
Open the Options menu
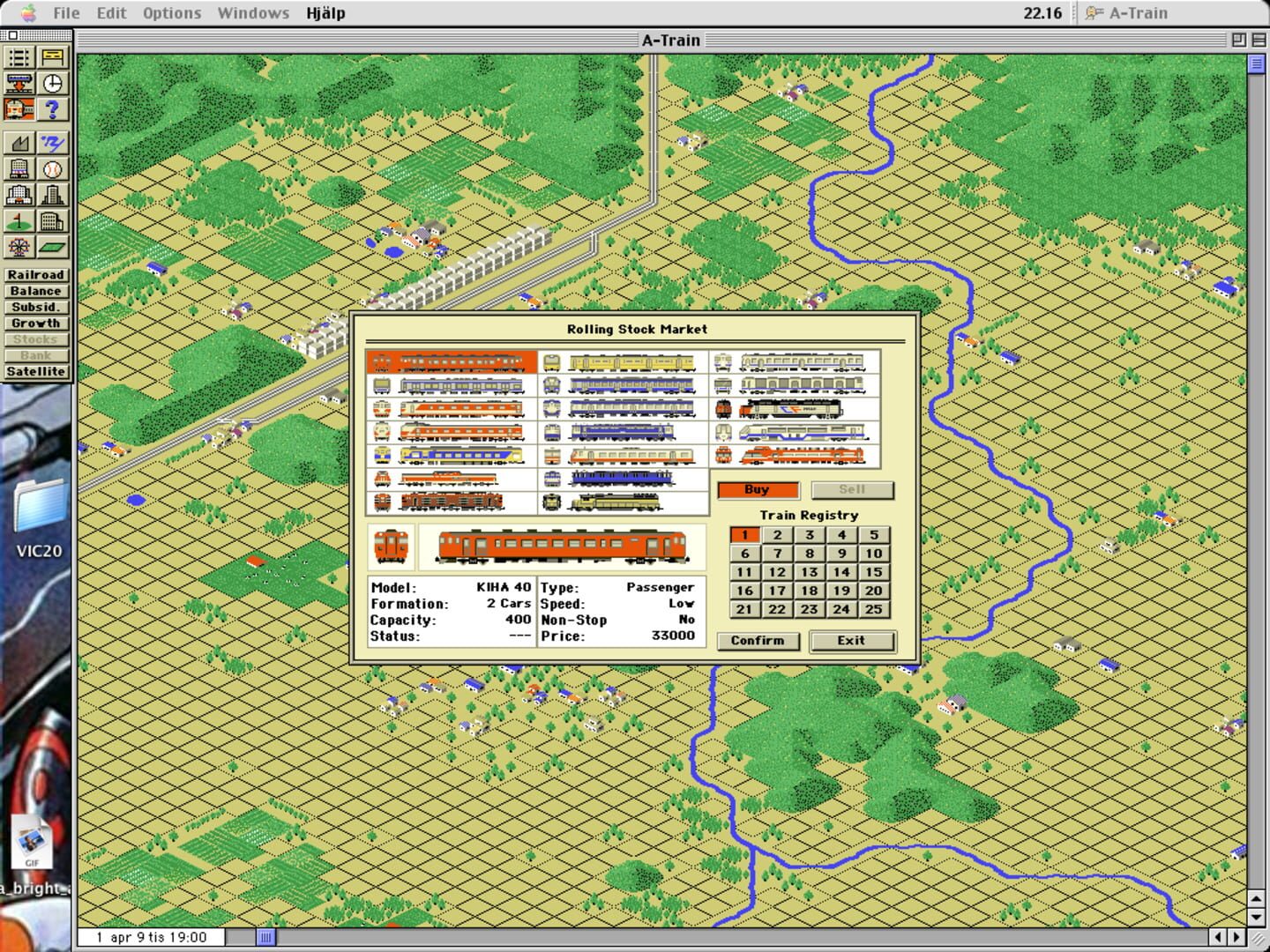[171, 12]
